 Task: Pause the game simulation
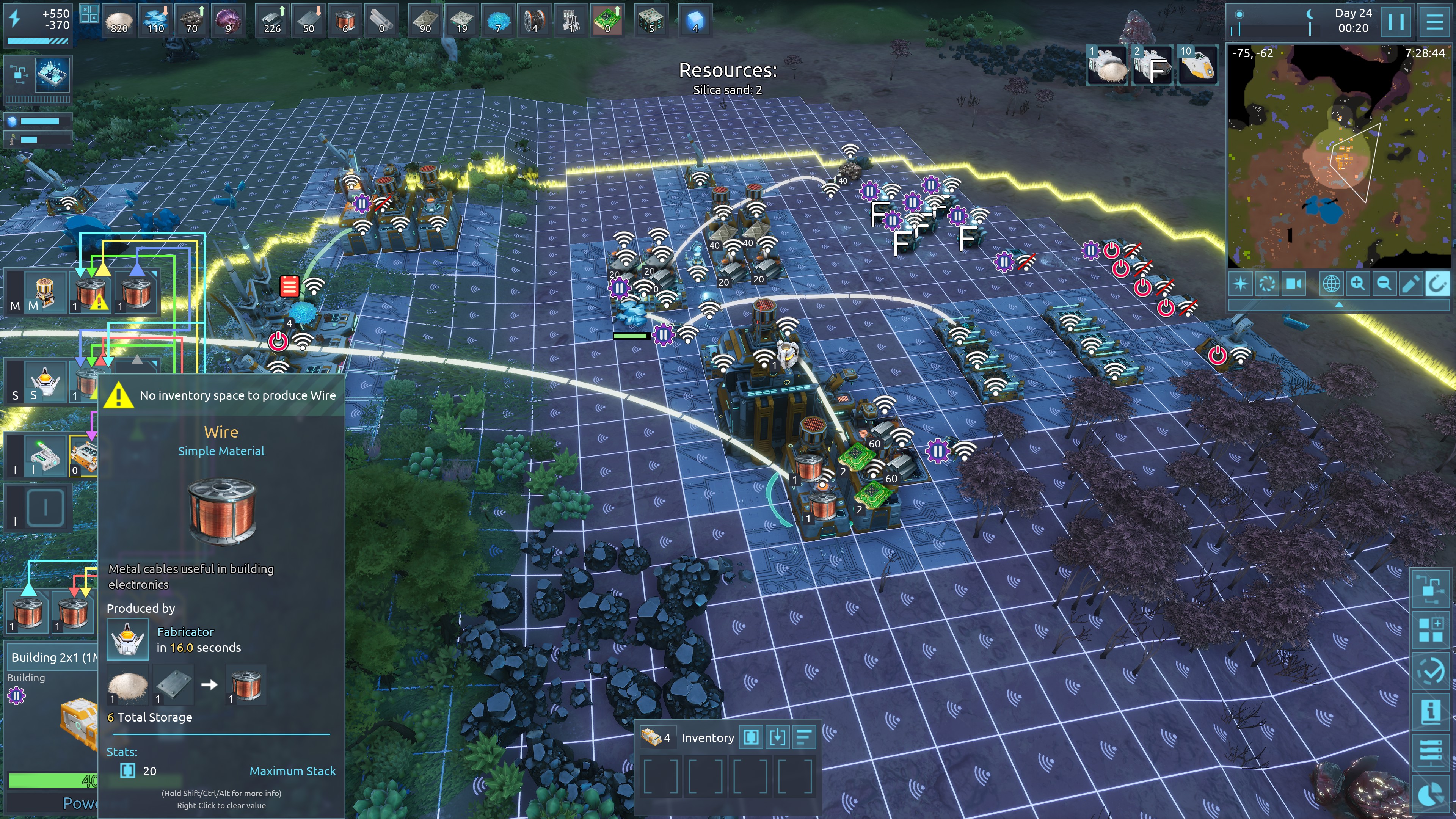pos(1395,22)
